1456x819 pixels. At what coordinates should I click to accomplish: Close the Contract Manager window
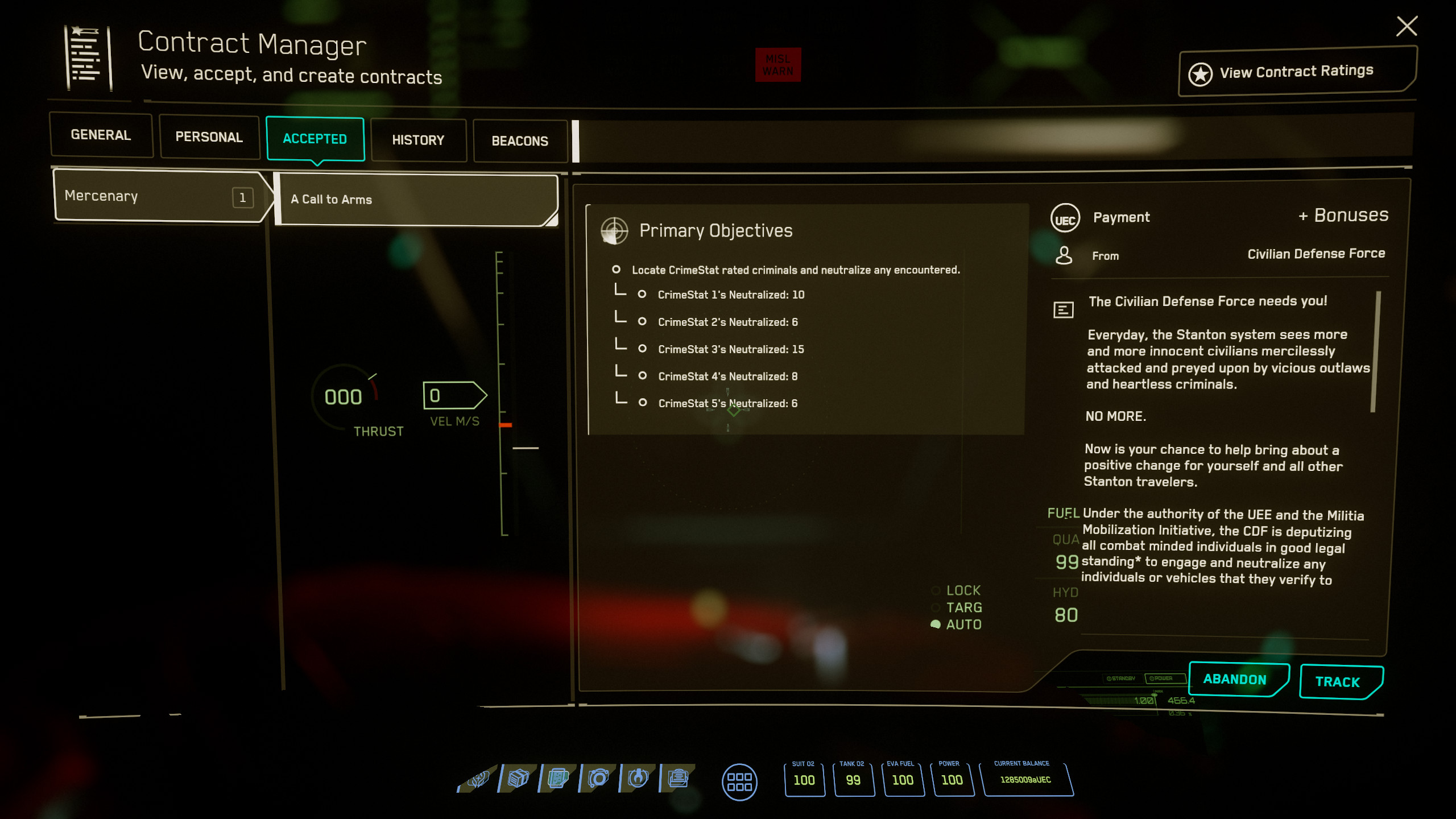click(1407, 26)
